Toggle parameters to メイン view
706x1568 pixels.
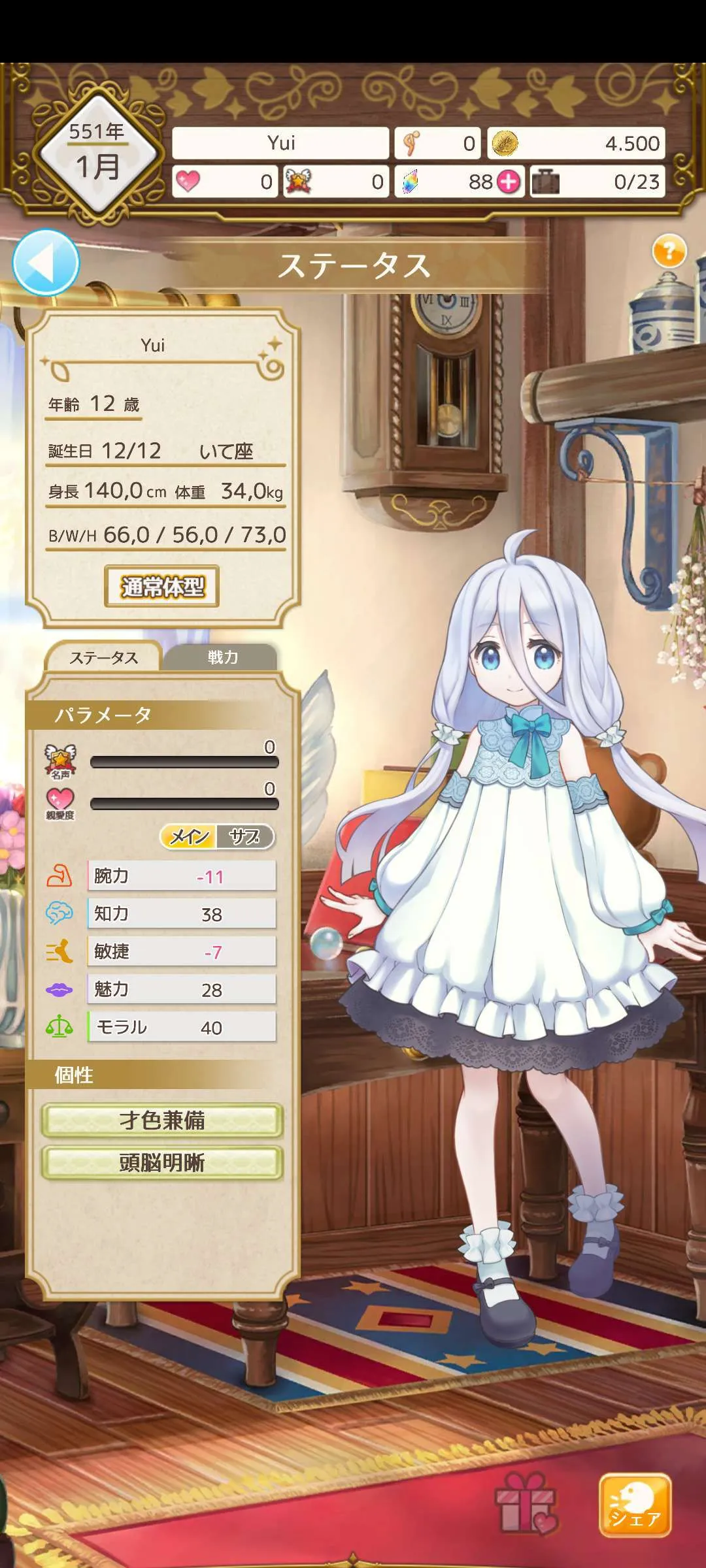[189, 837]
